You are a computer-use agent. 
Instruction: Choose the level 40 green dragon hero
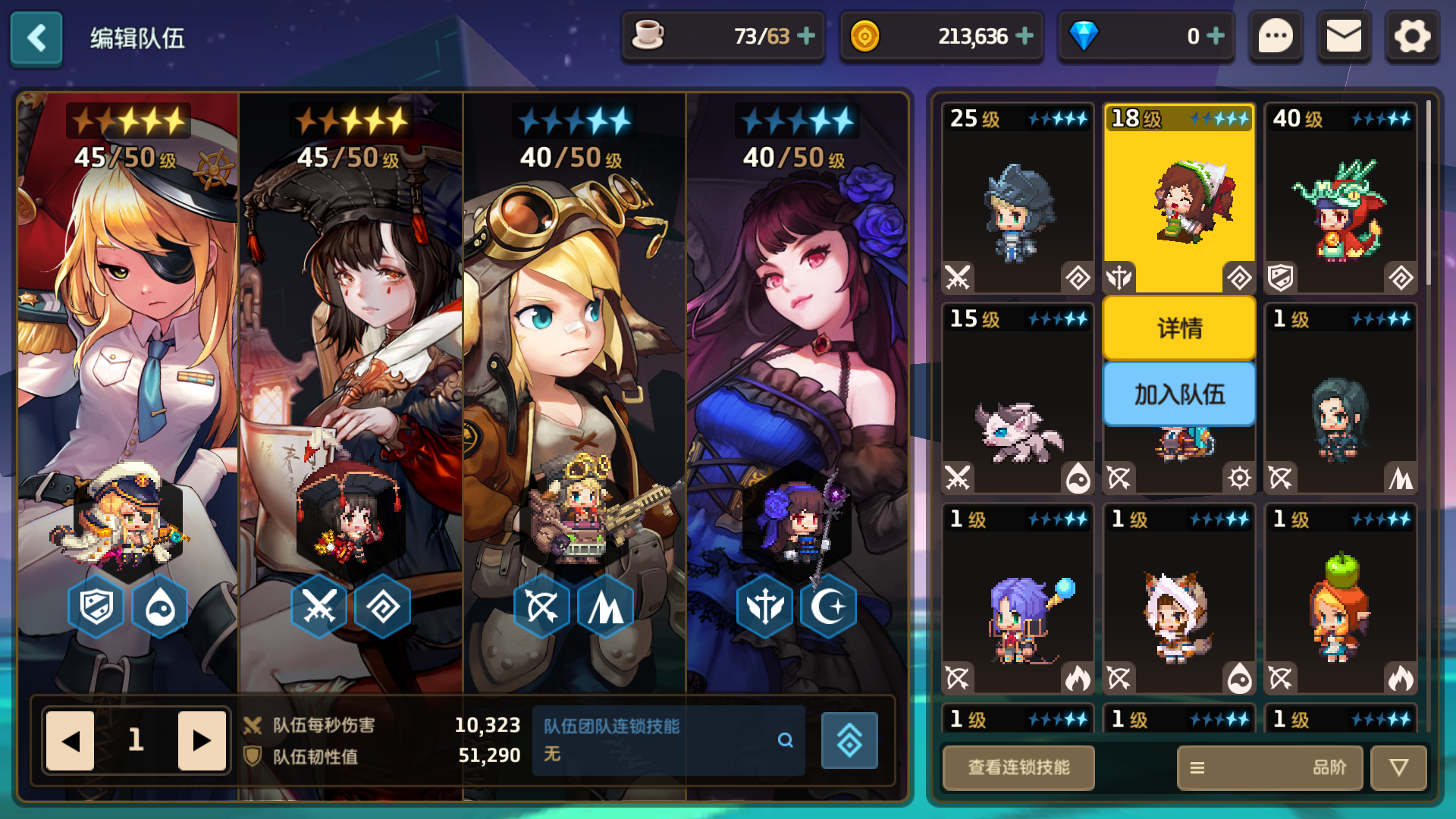coord(1340,199)
